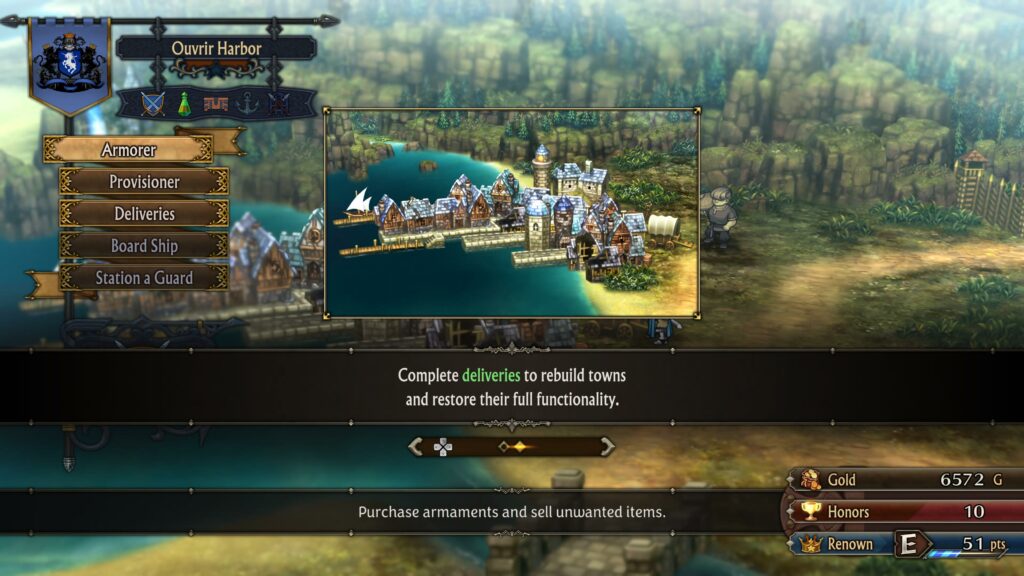The image size is (1024, 576).
Task: Click the Ouvrir Harbor town preview image
Action: point(511,213)
